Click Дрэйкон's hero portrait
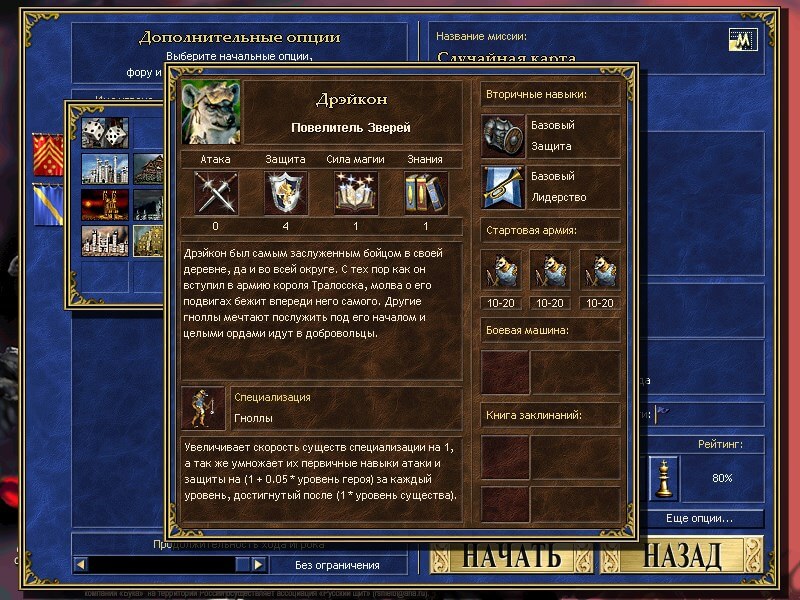 tap(211, 112)
